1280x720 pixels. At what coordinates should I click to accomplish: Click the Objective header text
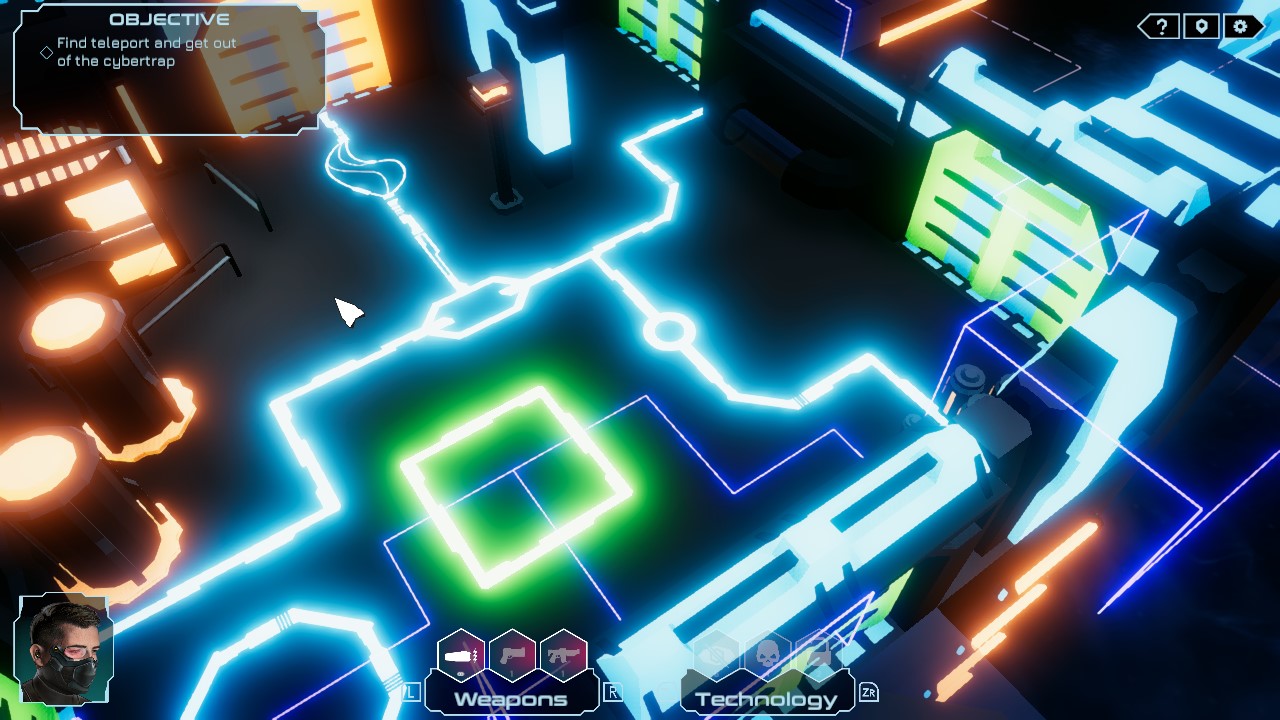tap(171, 17)
